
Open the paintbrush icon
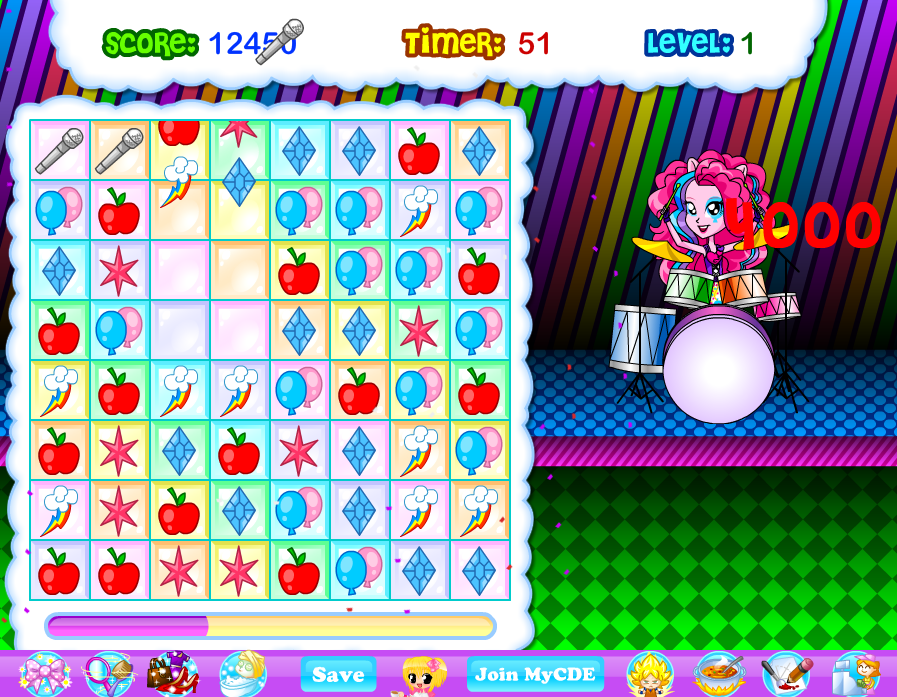point(786,674)
